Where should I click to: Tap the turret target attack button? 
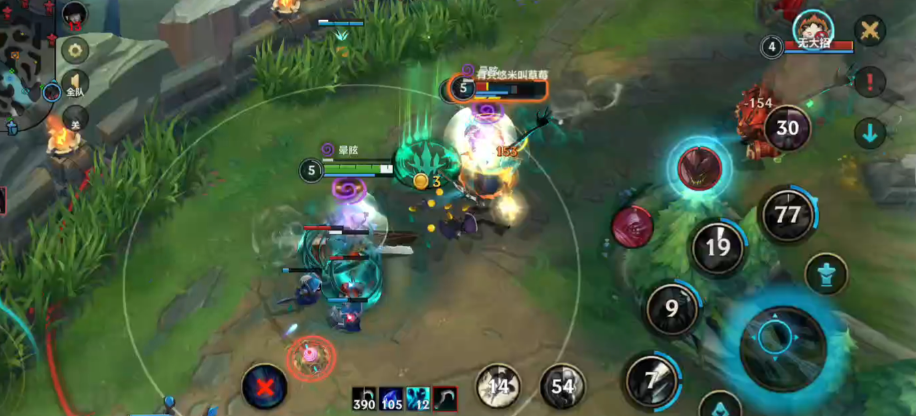(x=826, y=274)
